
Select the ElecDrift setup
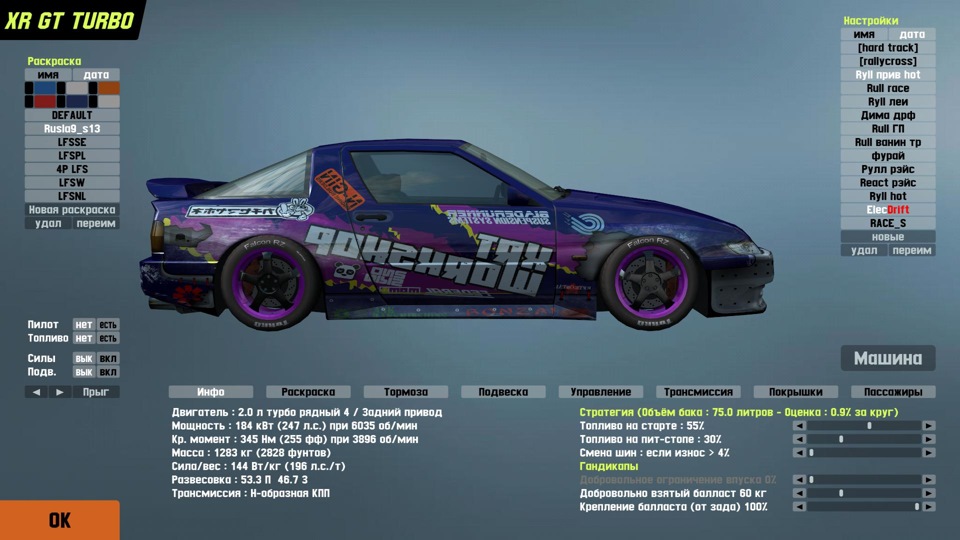[888, 210]
